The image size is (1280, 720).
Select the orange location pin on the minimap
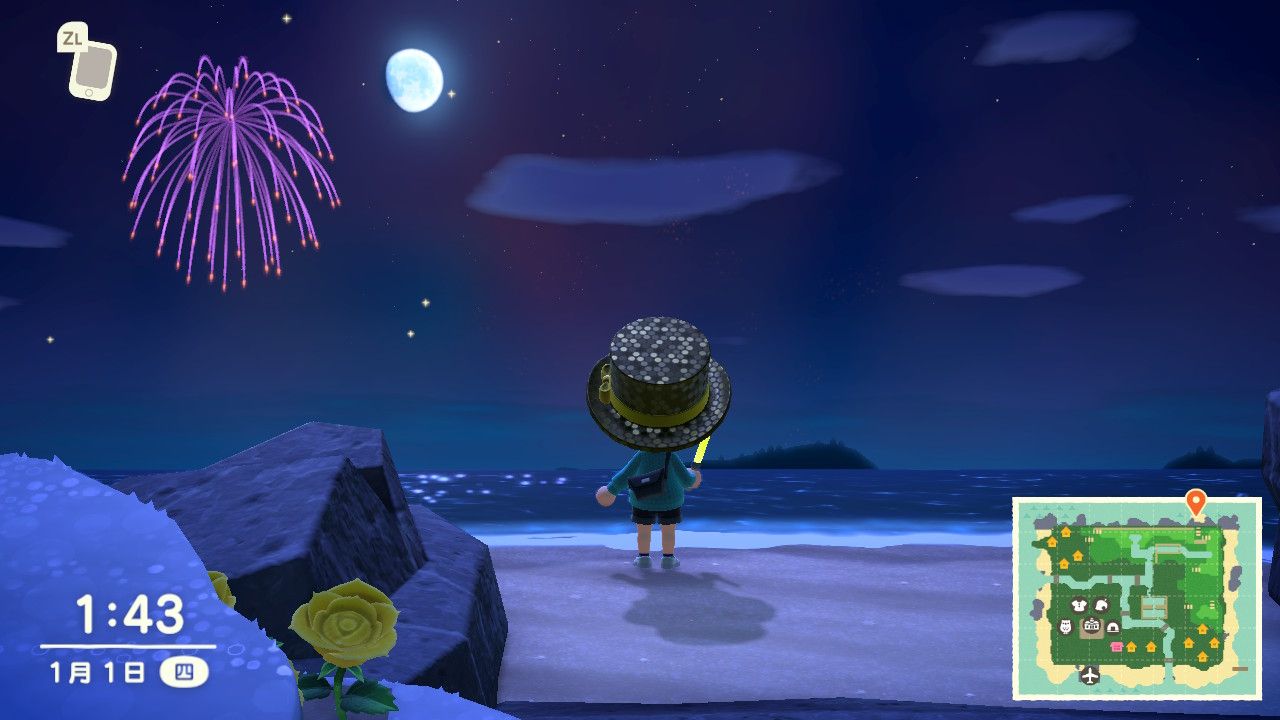pyautogui.click(x=1195, y=502)
